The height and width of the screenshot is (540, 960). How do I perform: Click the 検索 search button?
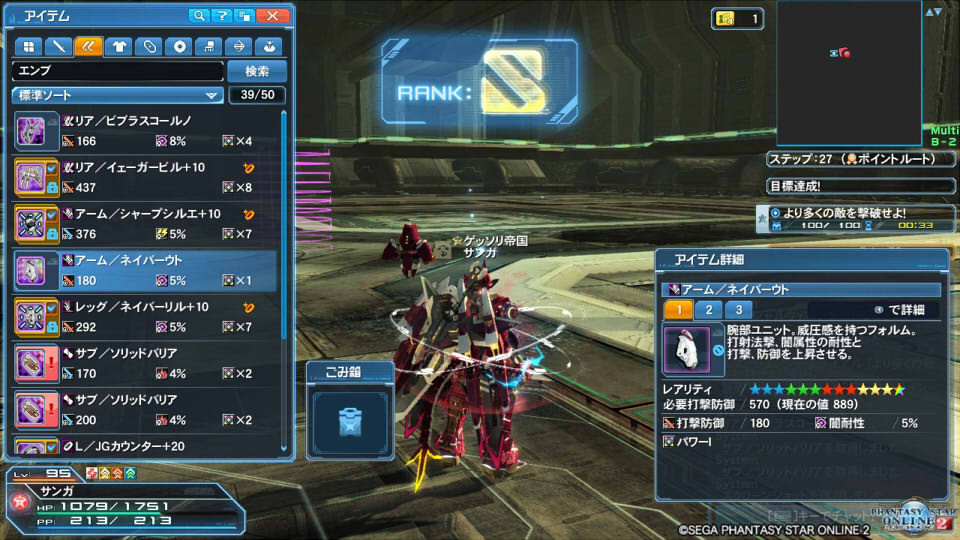point(257,71)
